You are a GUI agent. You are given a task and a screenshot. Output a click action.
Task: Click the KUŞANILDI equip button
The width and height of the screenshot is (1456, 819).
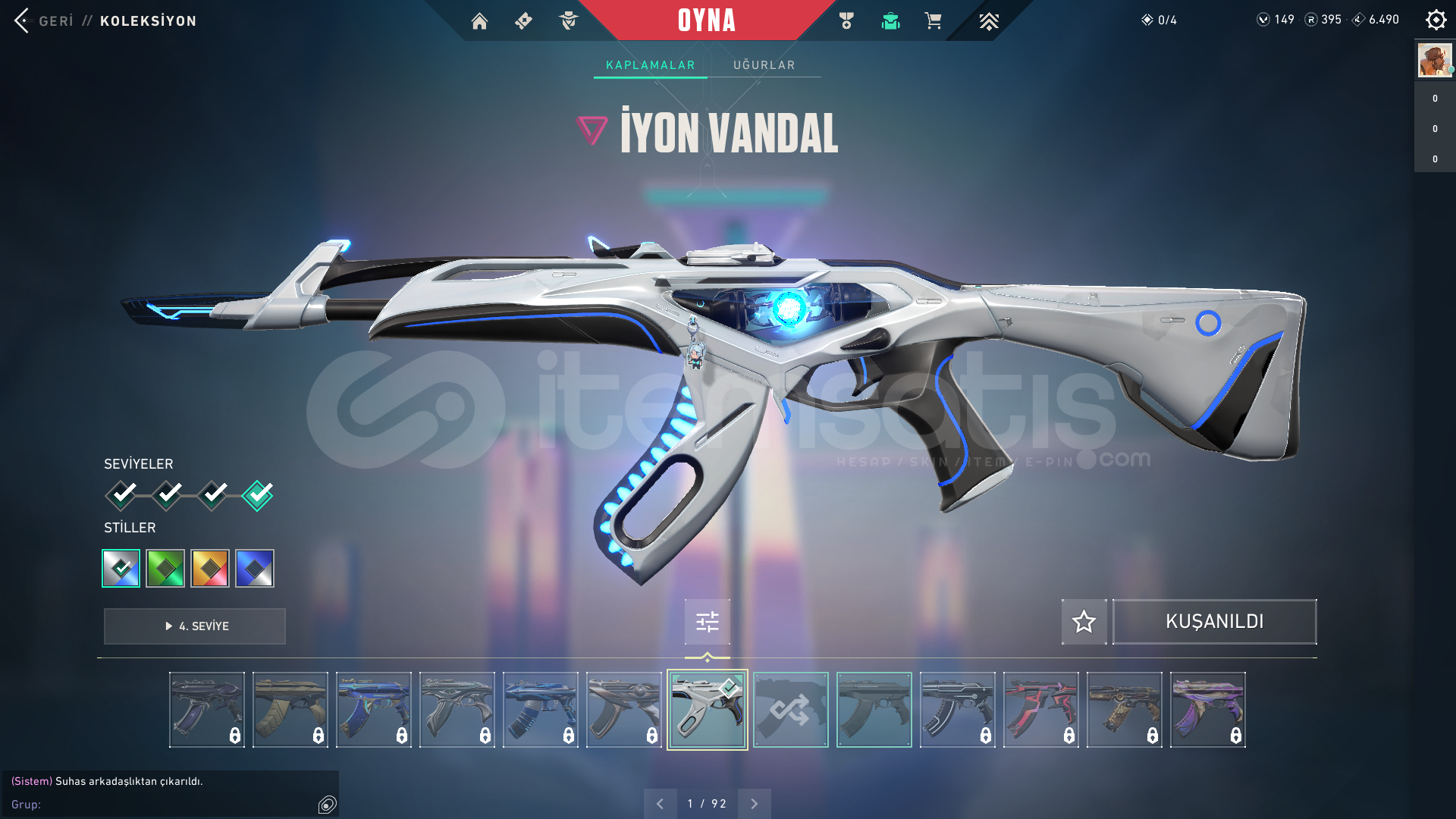click(x=1214, y=622)
